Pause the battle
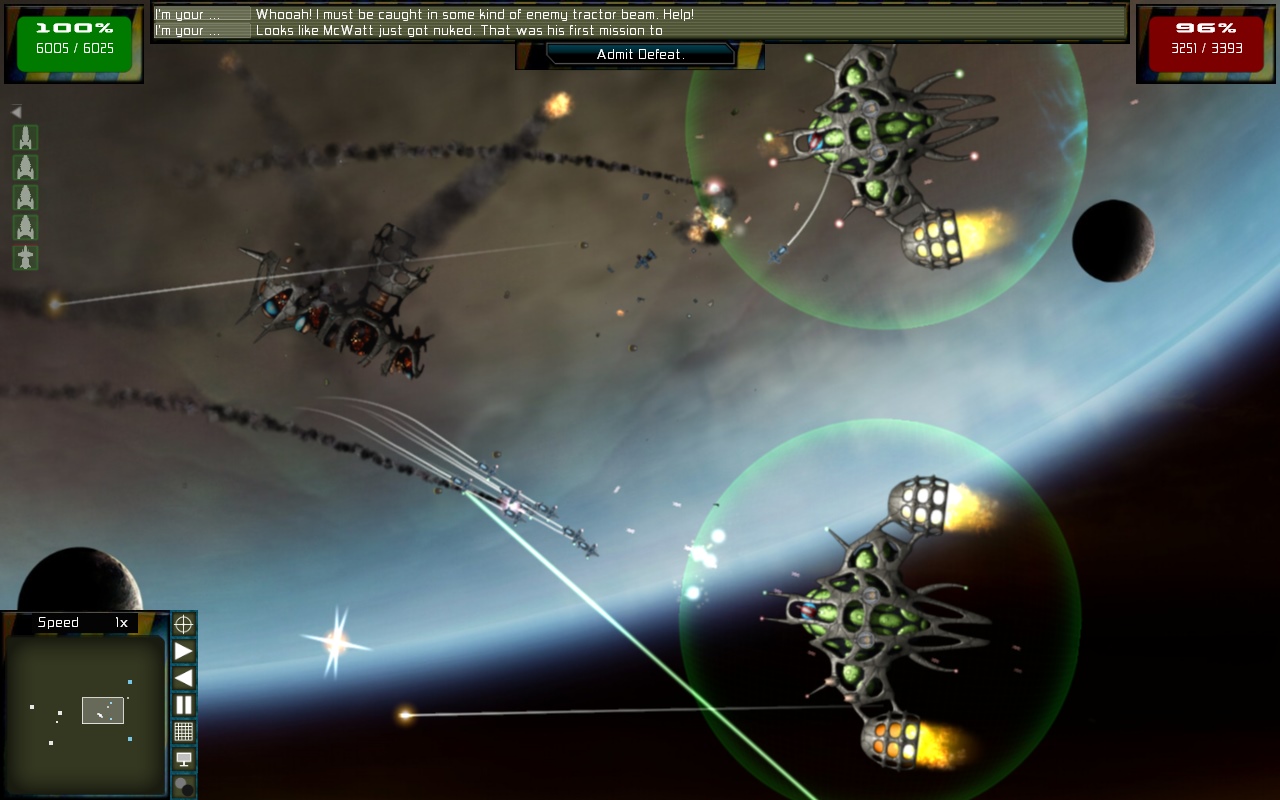Viewport: 1280px width, 800px height. (x=184, y=705)
